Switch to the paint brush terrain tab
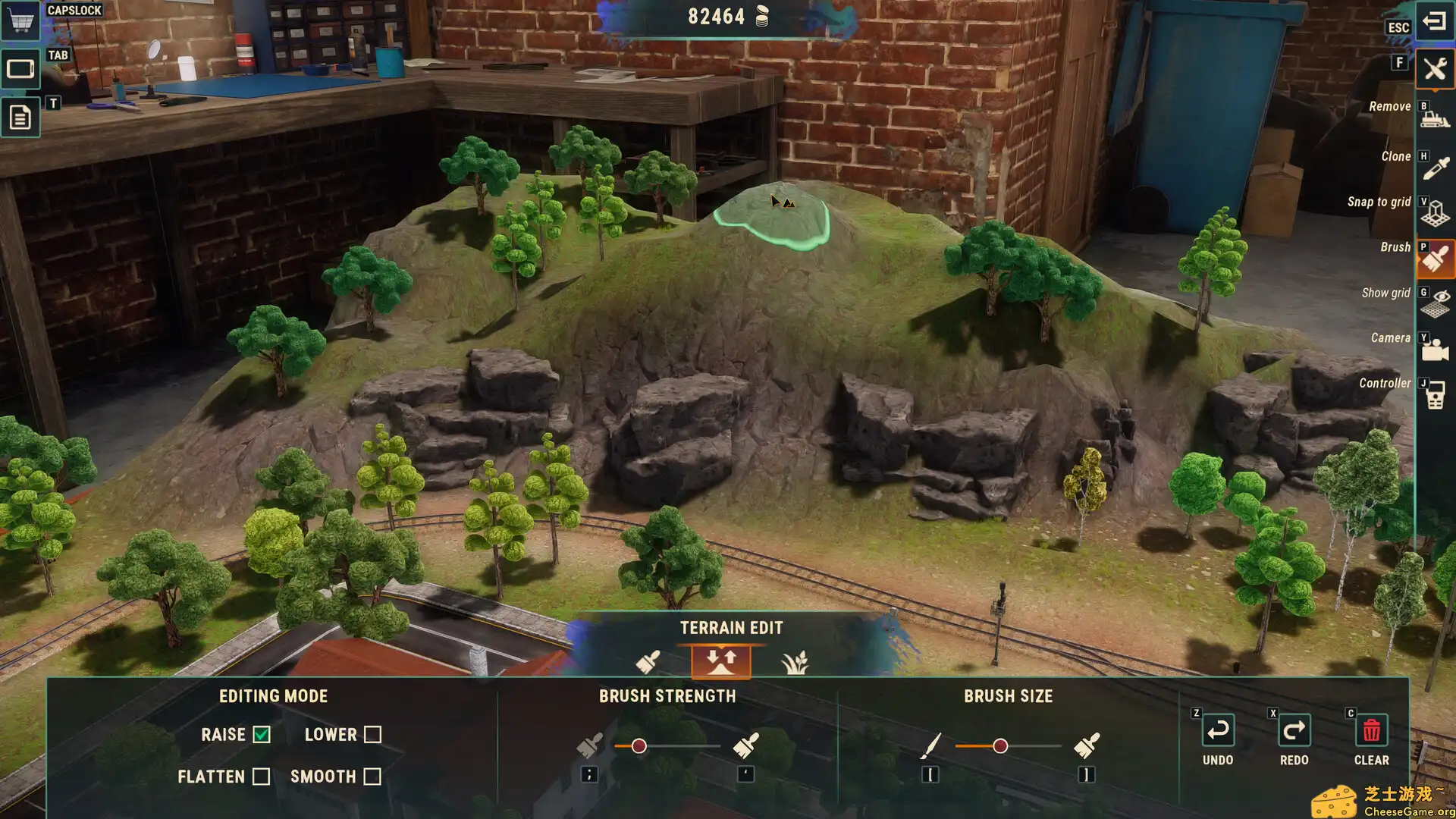 pyautogui.click(x=648, y=662)
